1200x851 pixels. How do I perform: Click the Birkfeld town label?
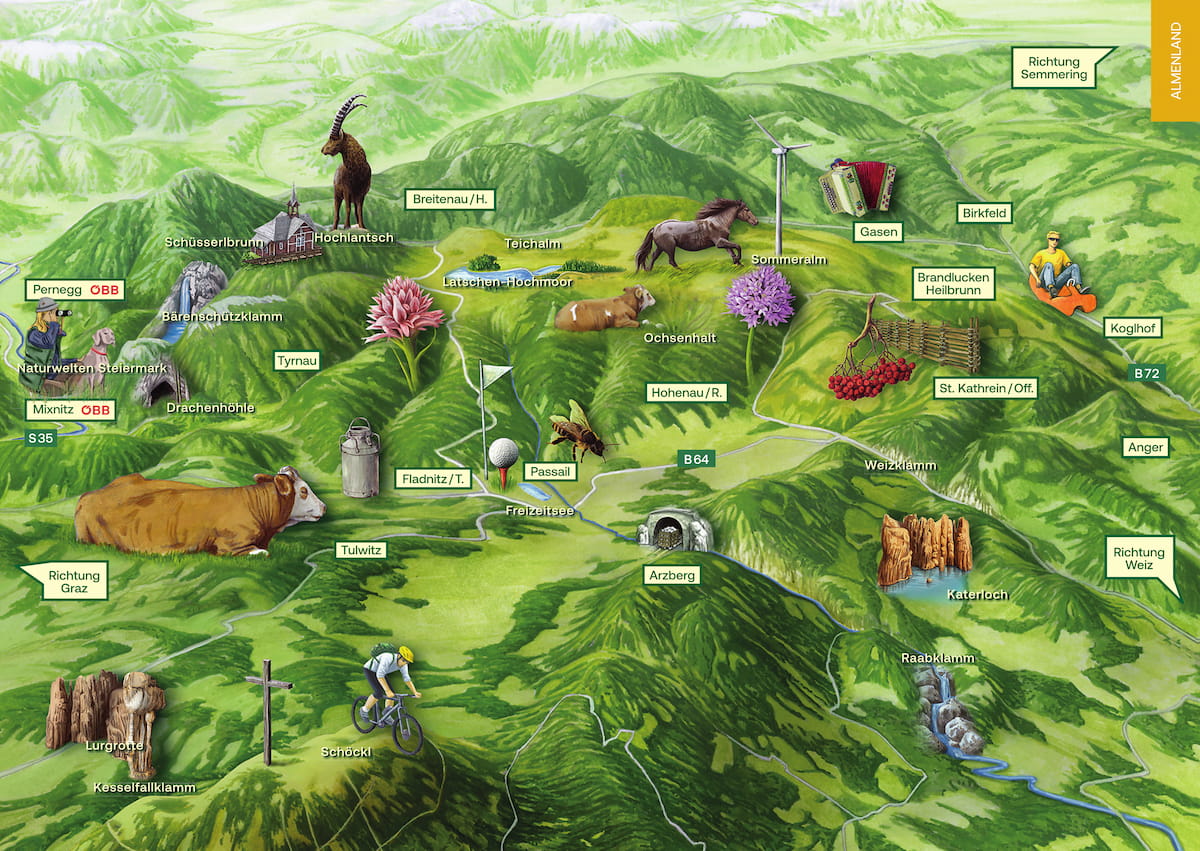click(x=984, y=213)
